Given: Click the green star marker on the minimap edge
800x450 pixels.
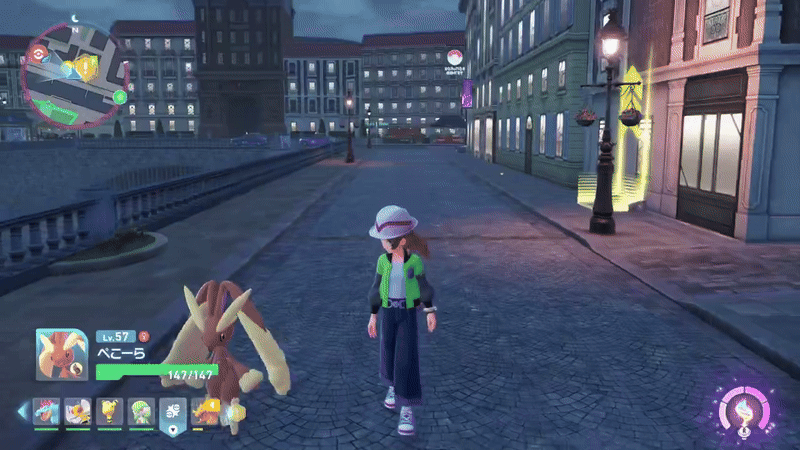Looking at the screenshot, I should (x=119, y=97).
